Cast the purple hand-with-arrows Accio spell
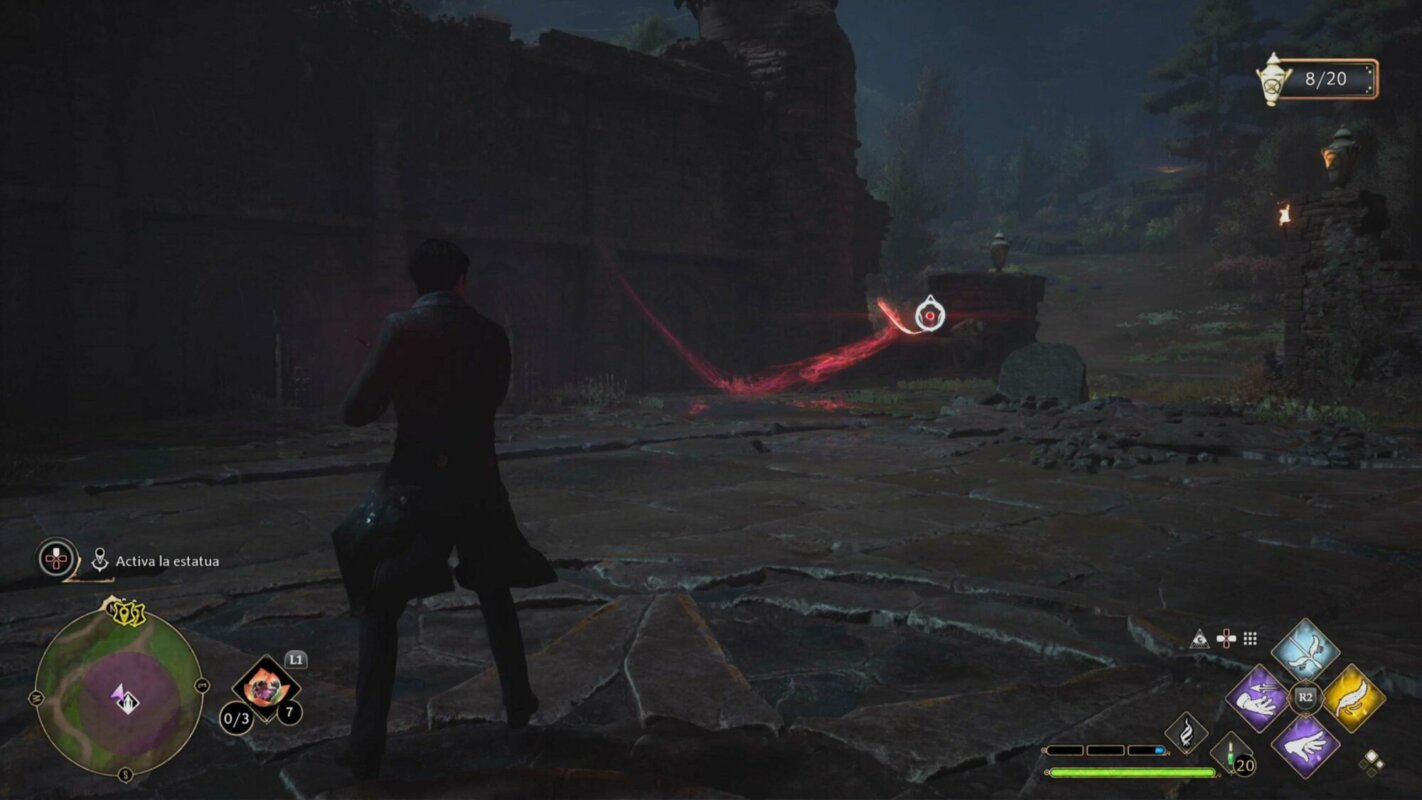Screen dimensions: 1422x800 pyautogui.click(x=1257, y=696)
